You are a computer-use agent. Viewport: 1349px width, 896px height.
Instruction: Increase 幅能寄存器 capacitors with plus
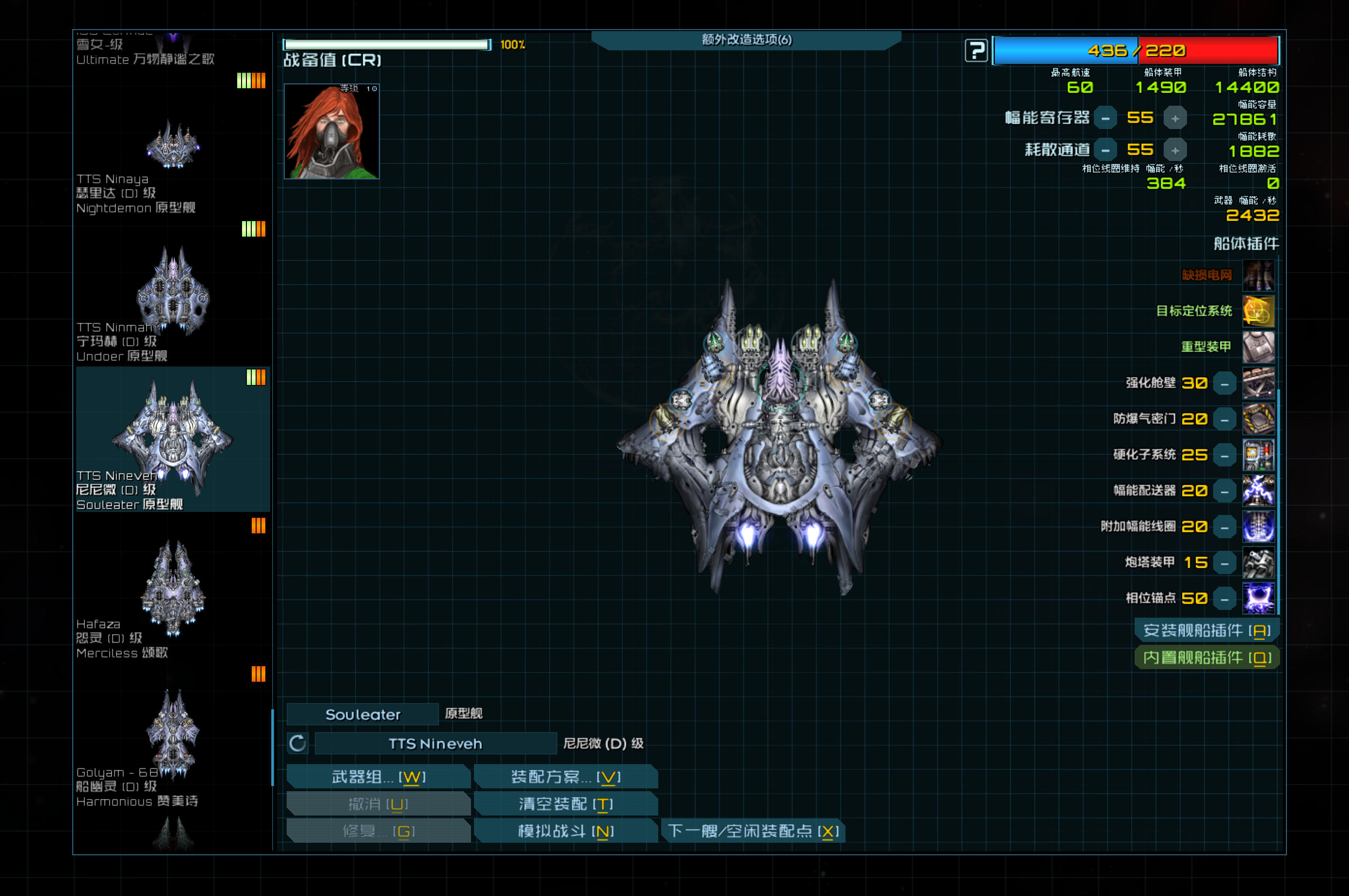tap(1175, 118)
